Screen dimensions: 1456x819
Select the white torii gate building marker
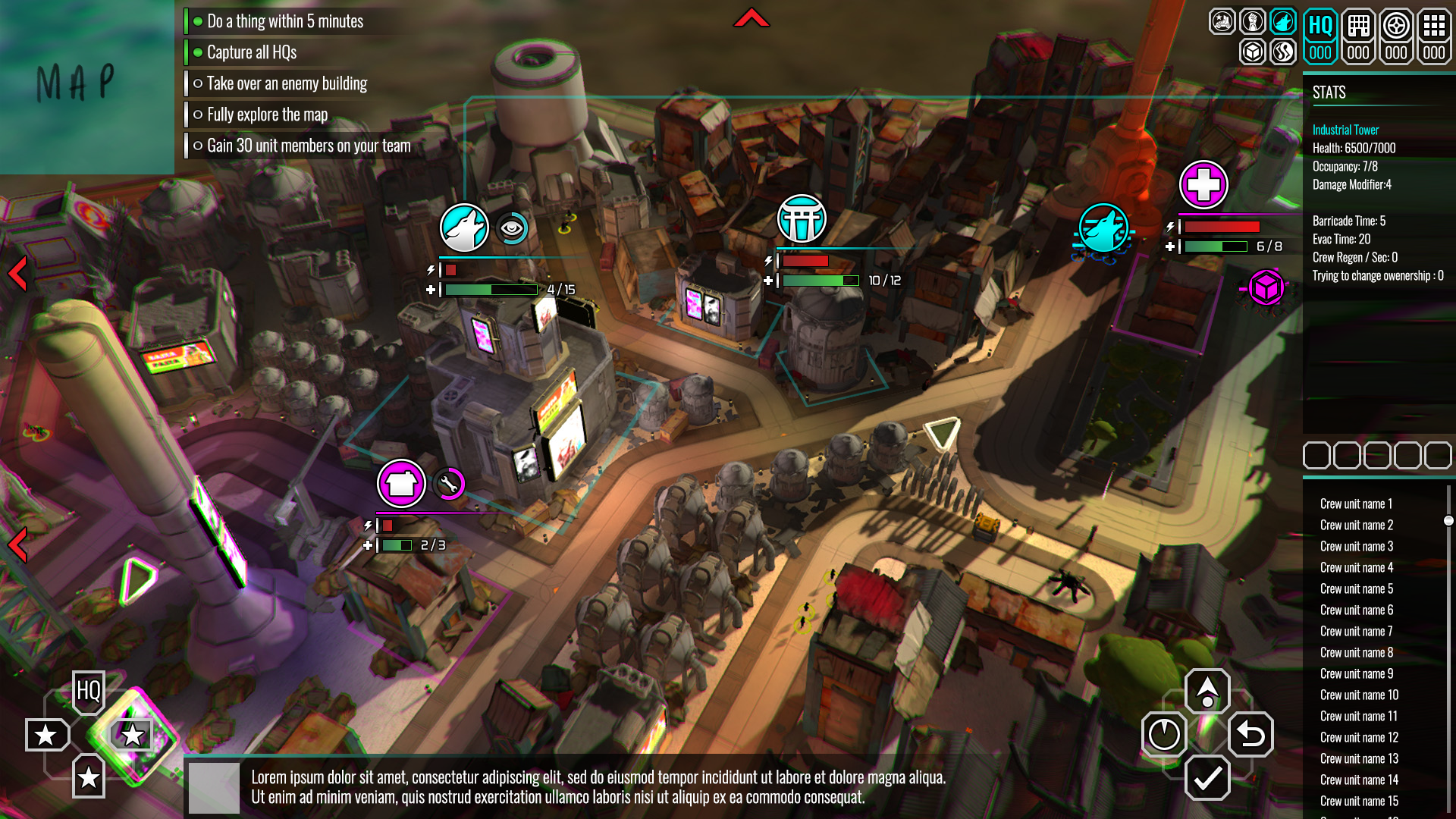pos(802,219)
